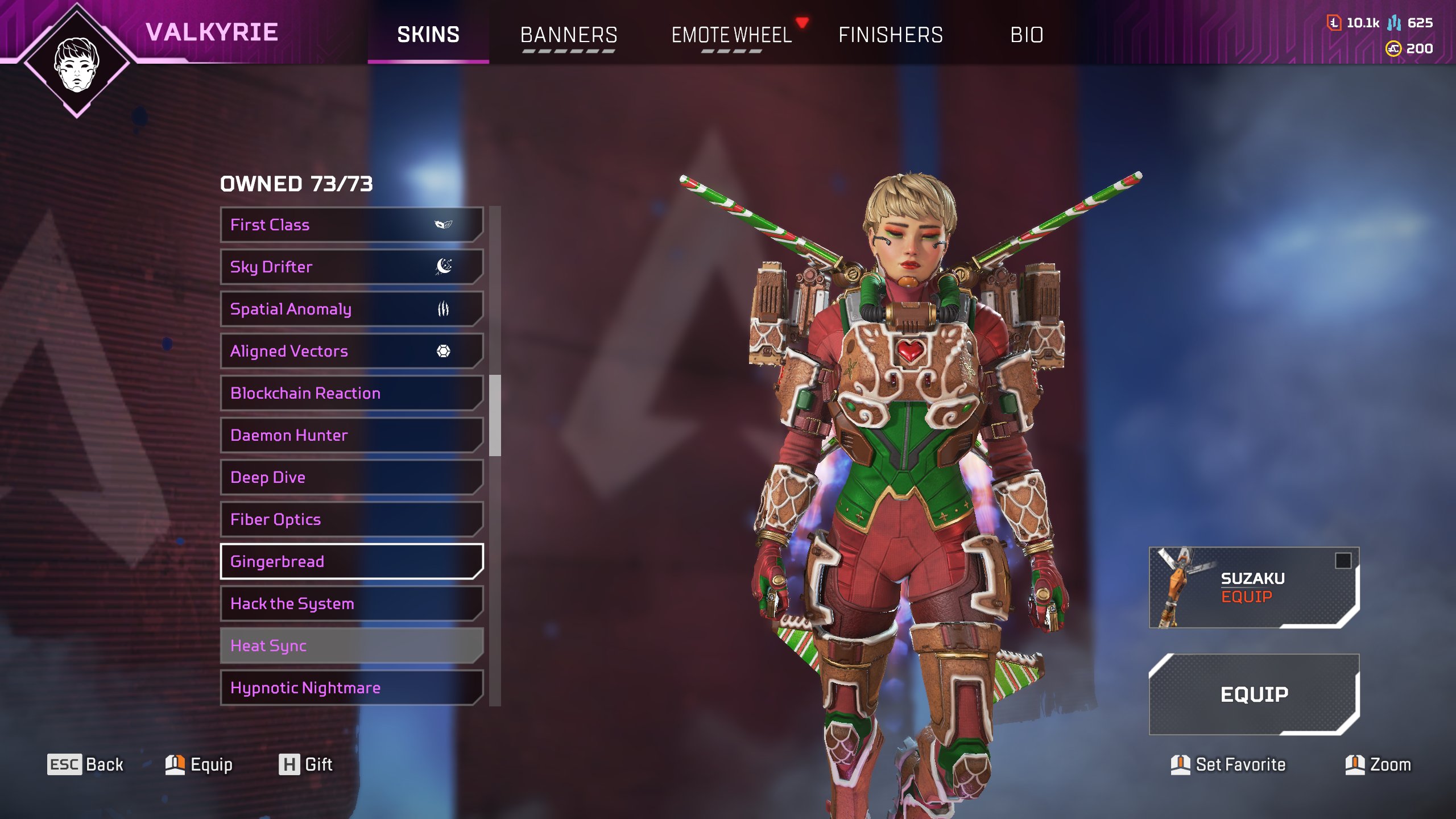Click the large Equip button

click(x=1254, y=694)
